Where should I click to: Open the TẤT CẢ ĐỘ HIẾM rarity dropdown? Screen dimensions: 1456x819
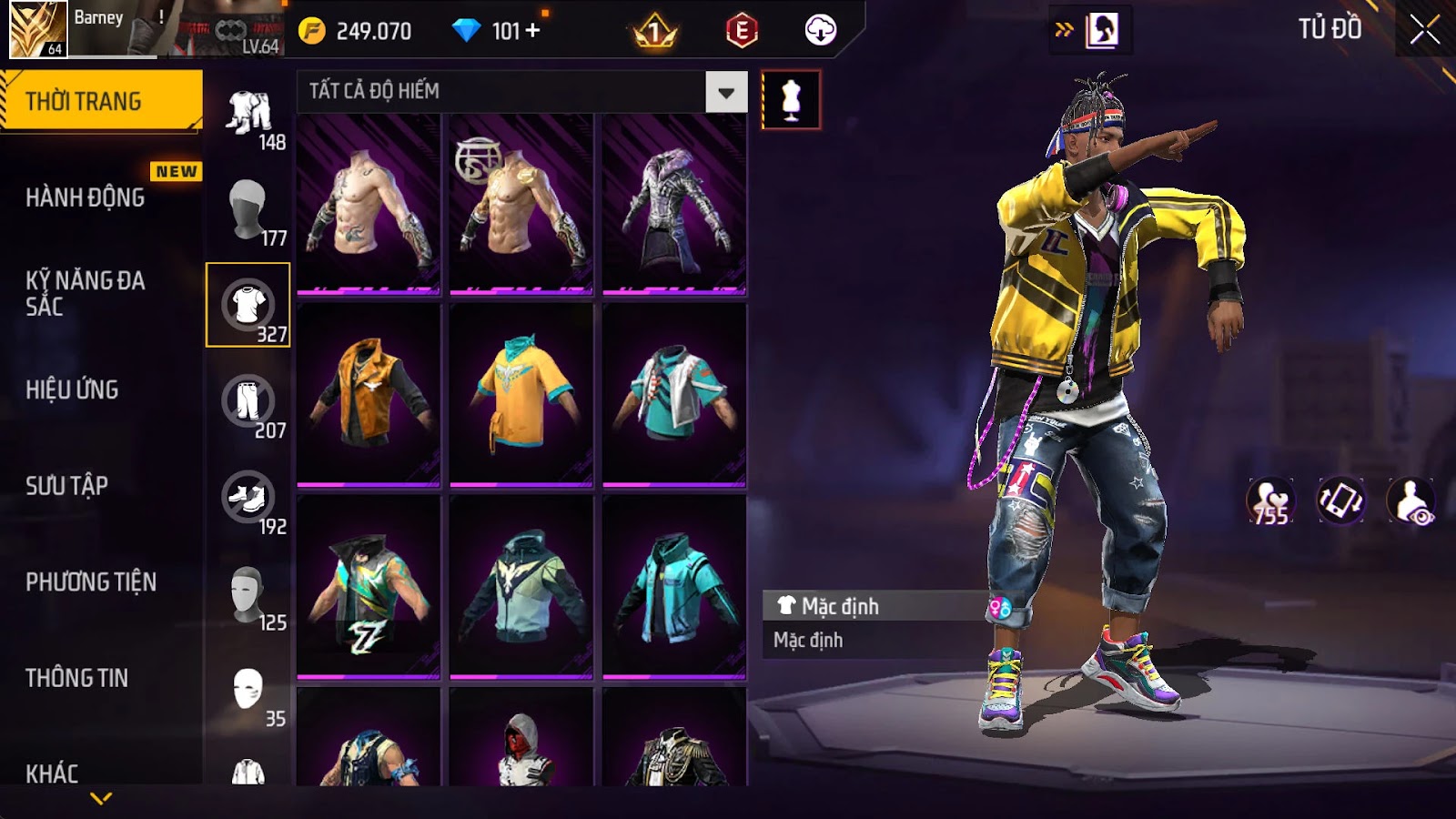click(725, 92)
